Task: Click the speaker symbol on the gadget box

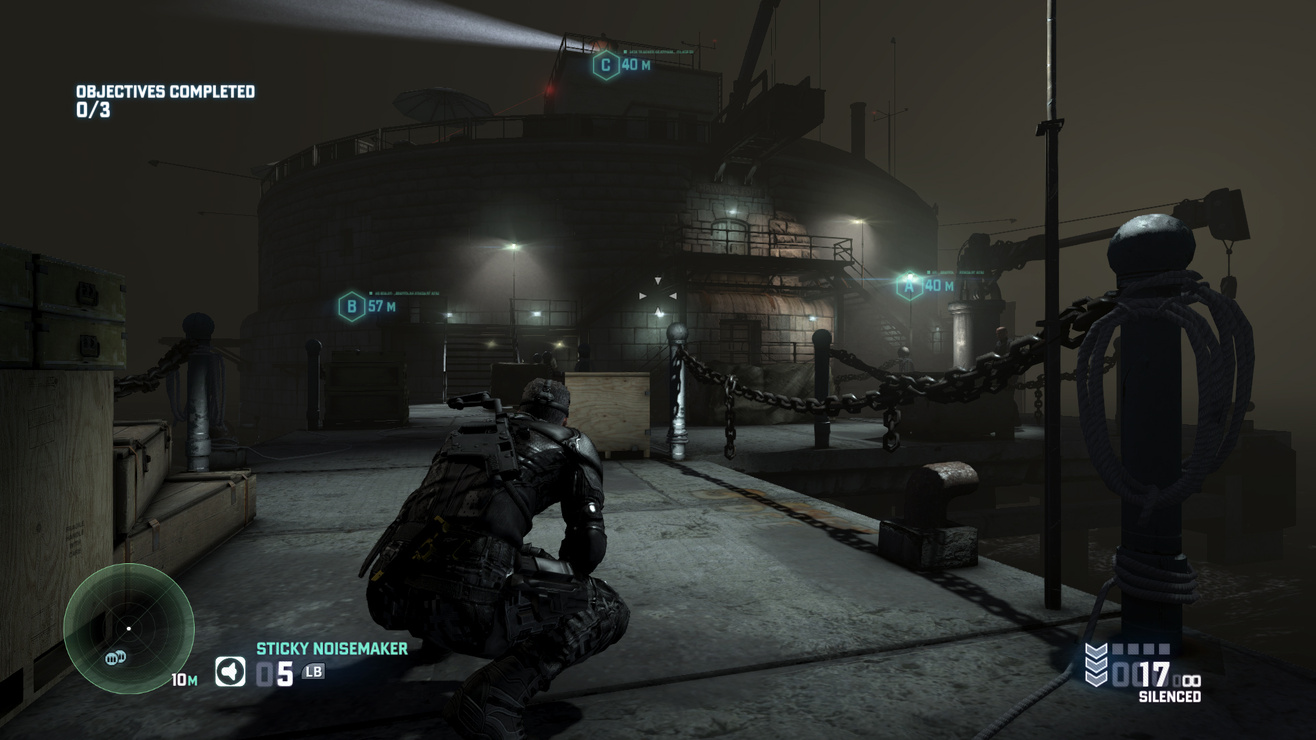Action: (x=232, y=669)
